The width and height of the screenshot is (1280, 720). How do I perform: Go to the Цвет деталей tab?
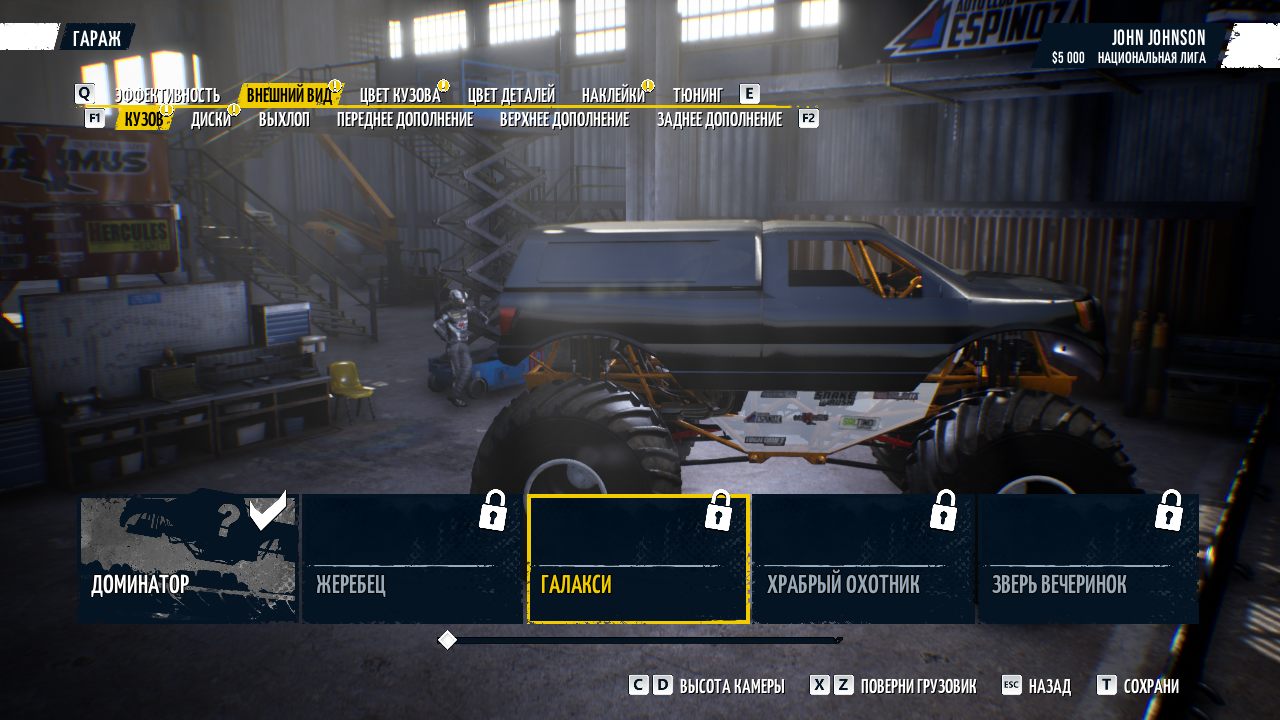click(511, 95)
